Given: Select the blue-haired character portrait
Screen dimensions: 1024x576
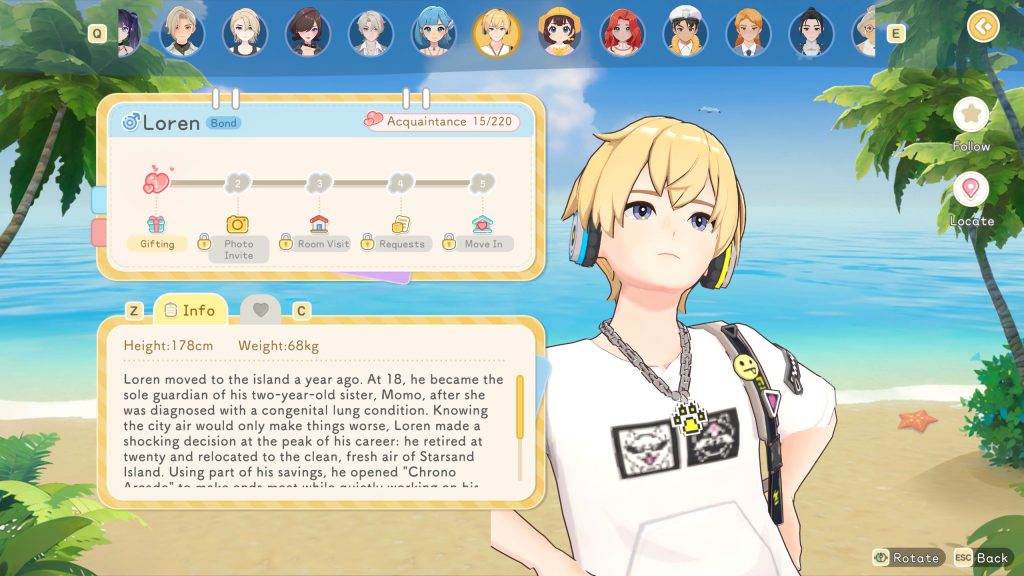Looking at the screenshot, I should (434, 32).
